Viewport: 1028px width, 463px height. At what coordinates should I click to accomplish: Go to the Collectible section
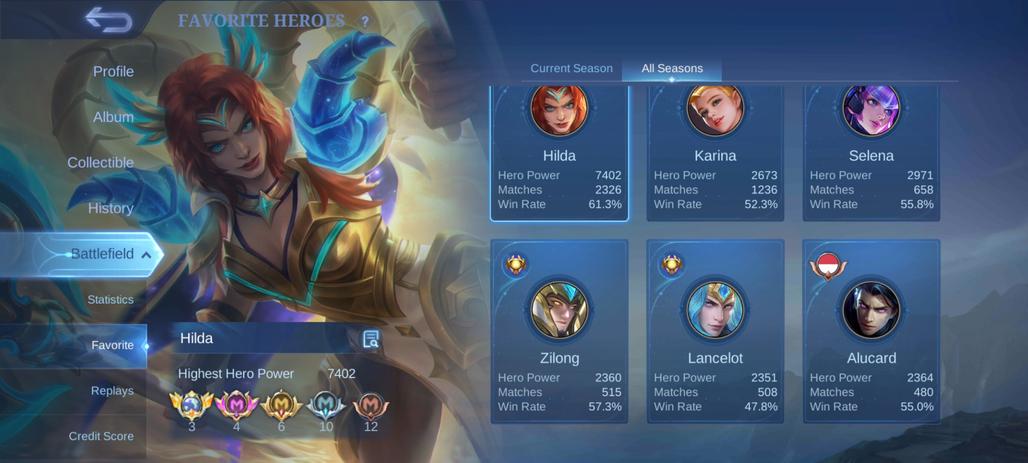(x=100, y=163)
